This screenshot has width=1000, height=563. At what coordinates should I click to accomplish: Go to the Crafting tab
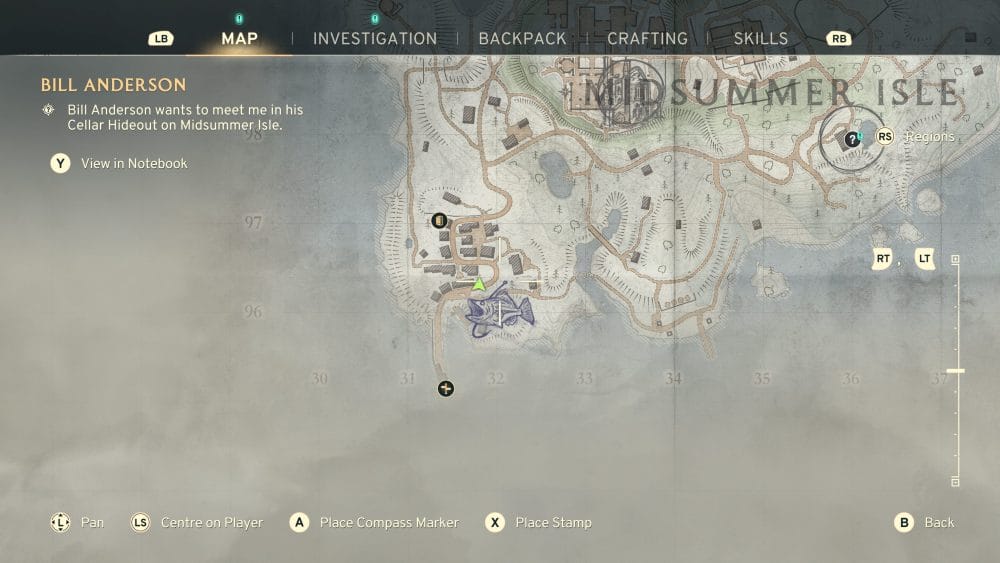[x=647, y=39]
